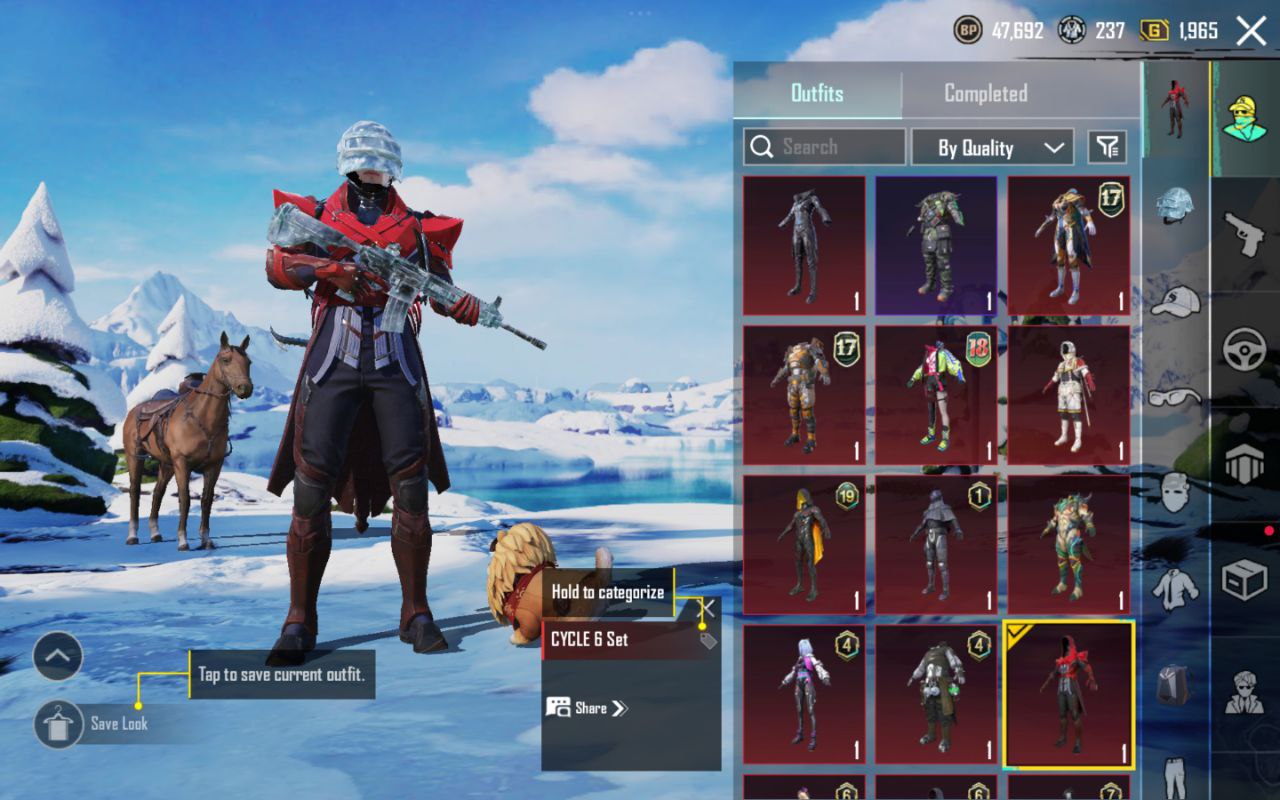Open the glasses category
Image resolution: width=1280 pixels, height=800 pixels.
tap(1175, 397)
